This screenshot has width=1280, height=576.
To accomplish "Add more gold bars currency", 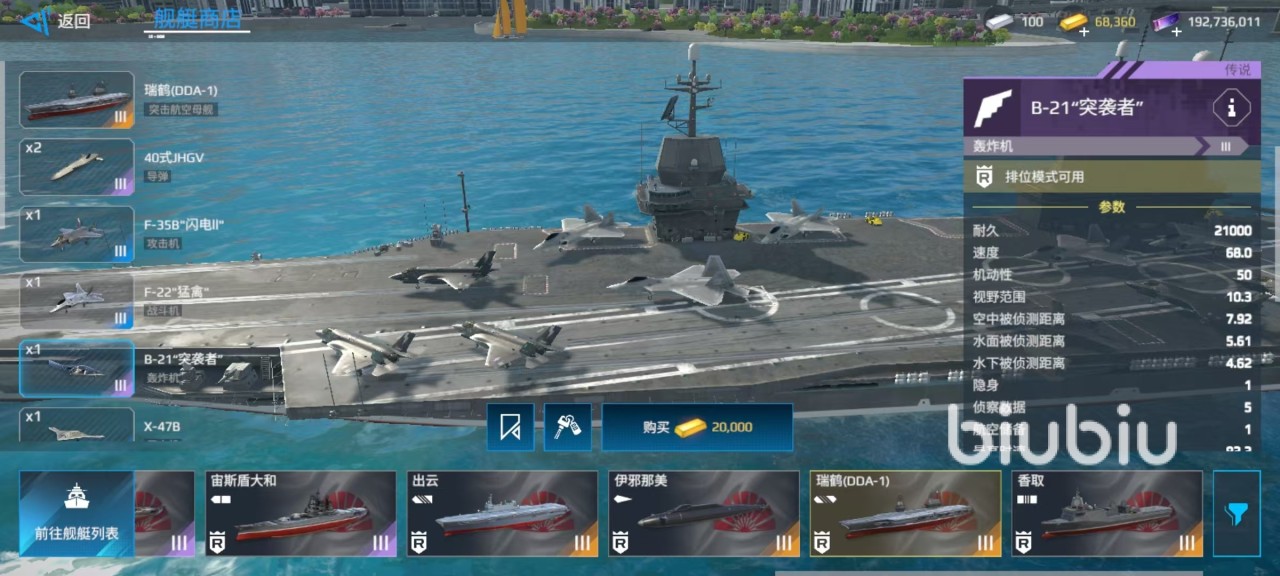I will (x=1084, y=30).
